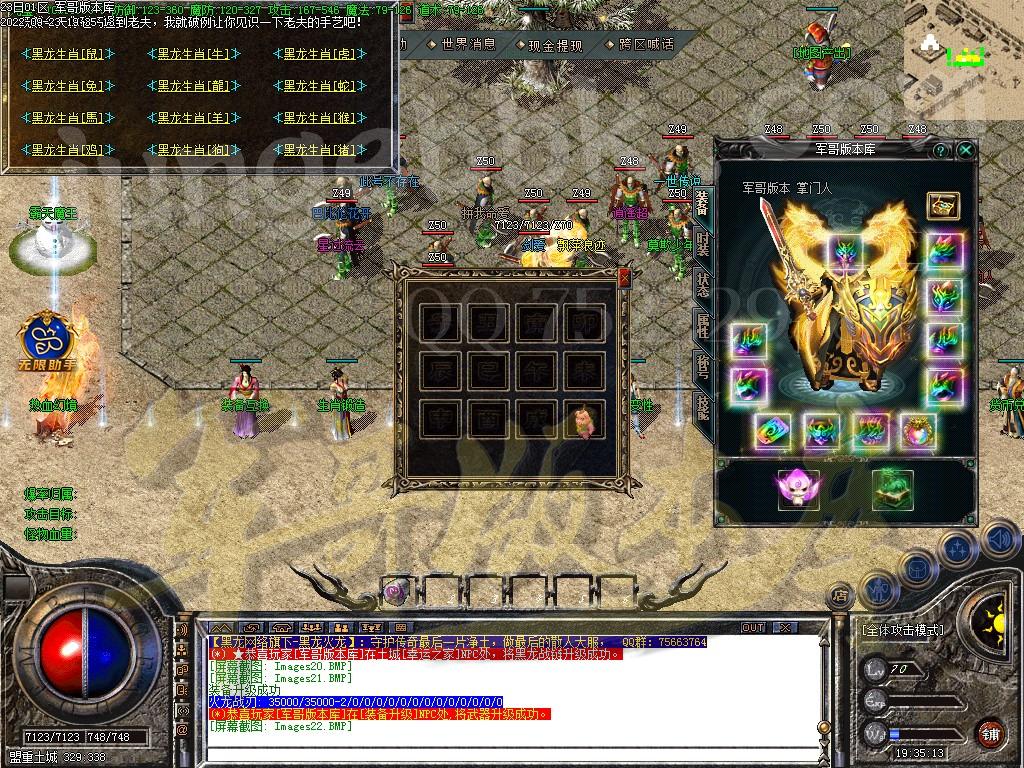Click the pig item in zodiac grid
The image size is (1024, 768).
[584, 420]
